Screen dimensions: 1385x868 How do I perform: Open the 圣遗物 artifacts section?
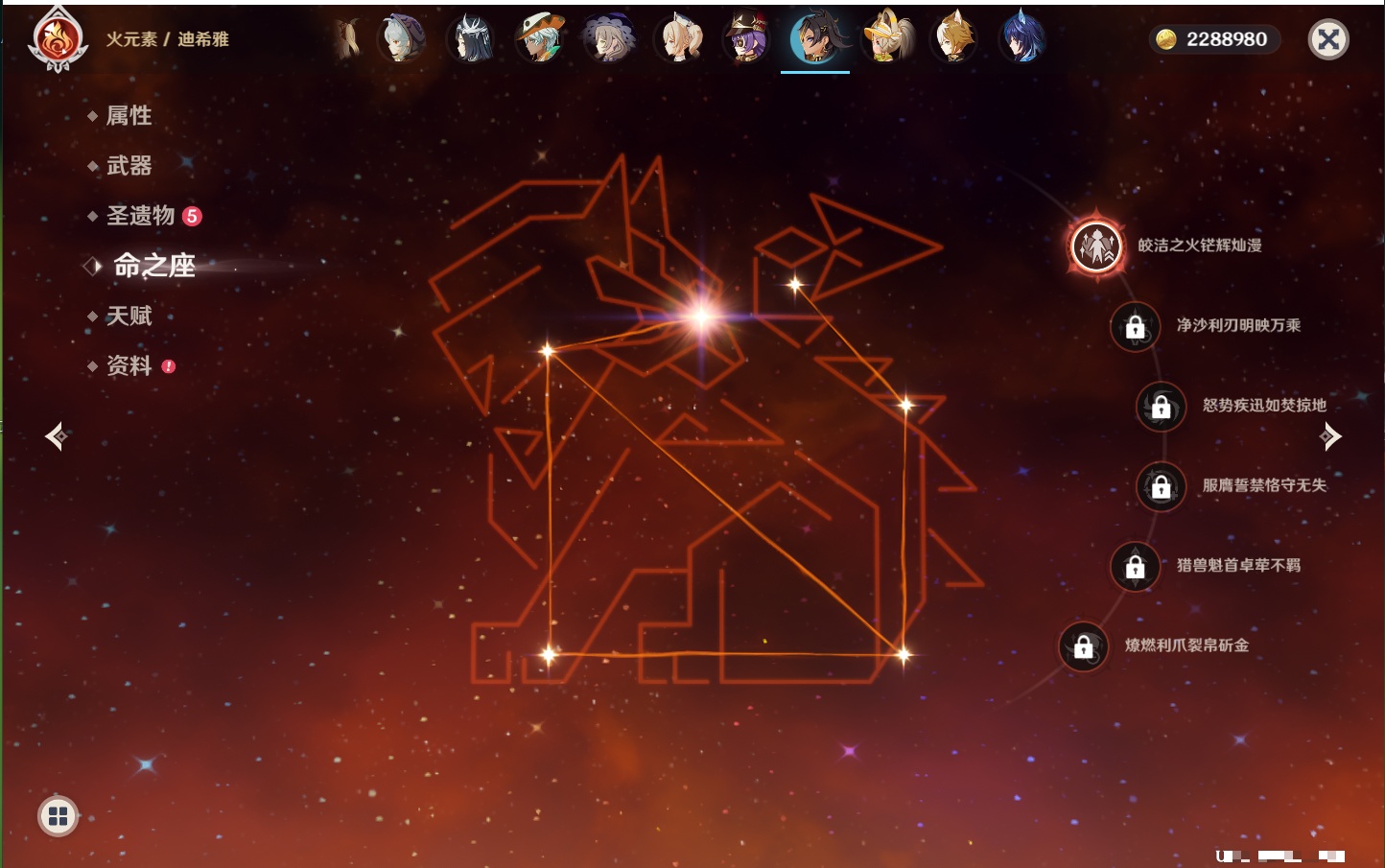tap(141, 216)
